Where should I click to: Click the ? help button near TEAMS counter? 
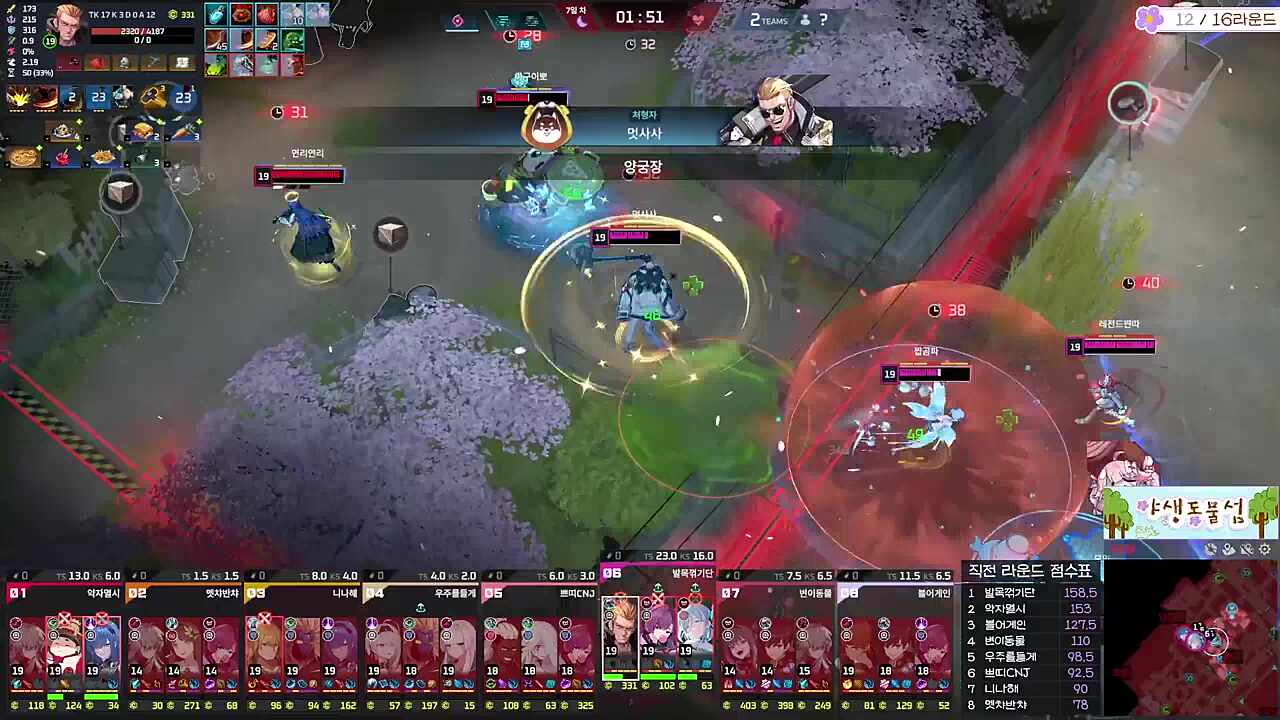point(822,19)
